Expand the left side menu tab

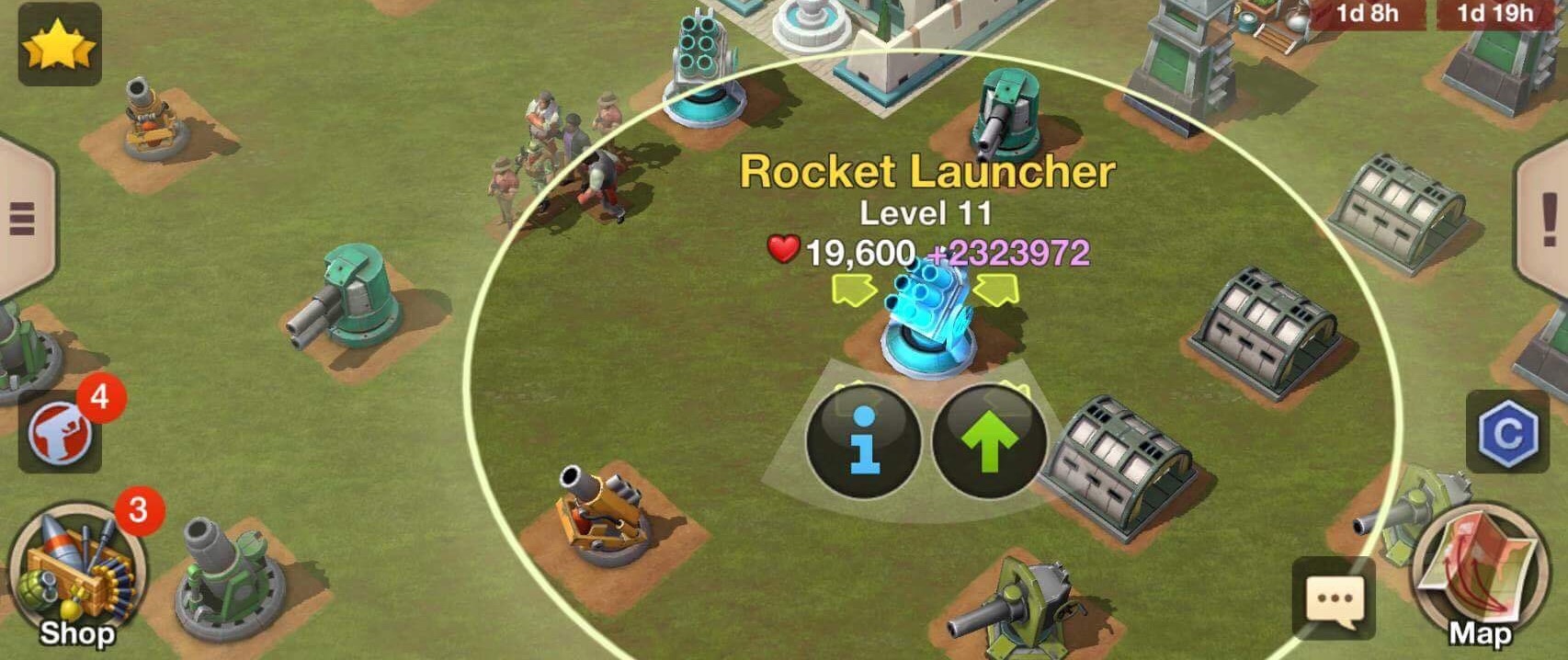tap(22, 218)
